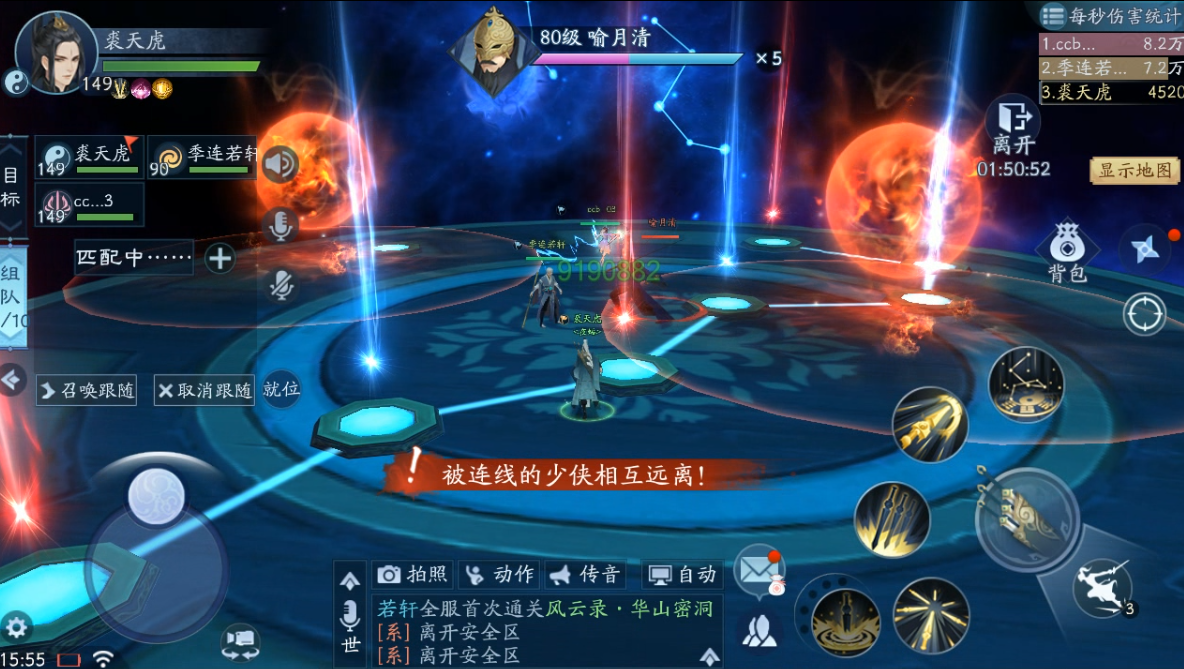
Task: Add a party member with the plus button
Action: point(220,258)
